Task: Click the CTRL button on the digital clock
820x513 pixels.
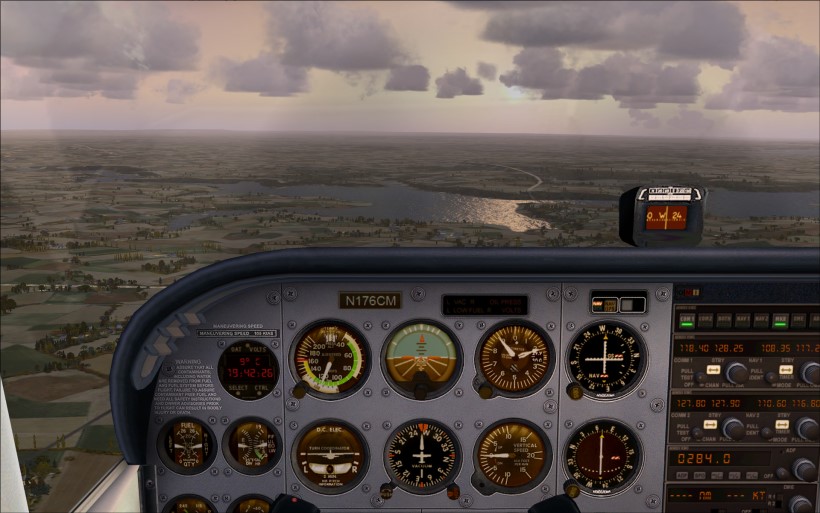Action: pos(261,388)
